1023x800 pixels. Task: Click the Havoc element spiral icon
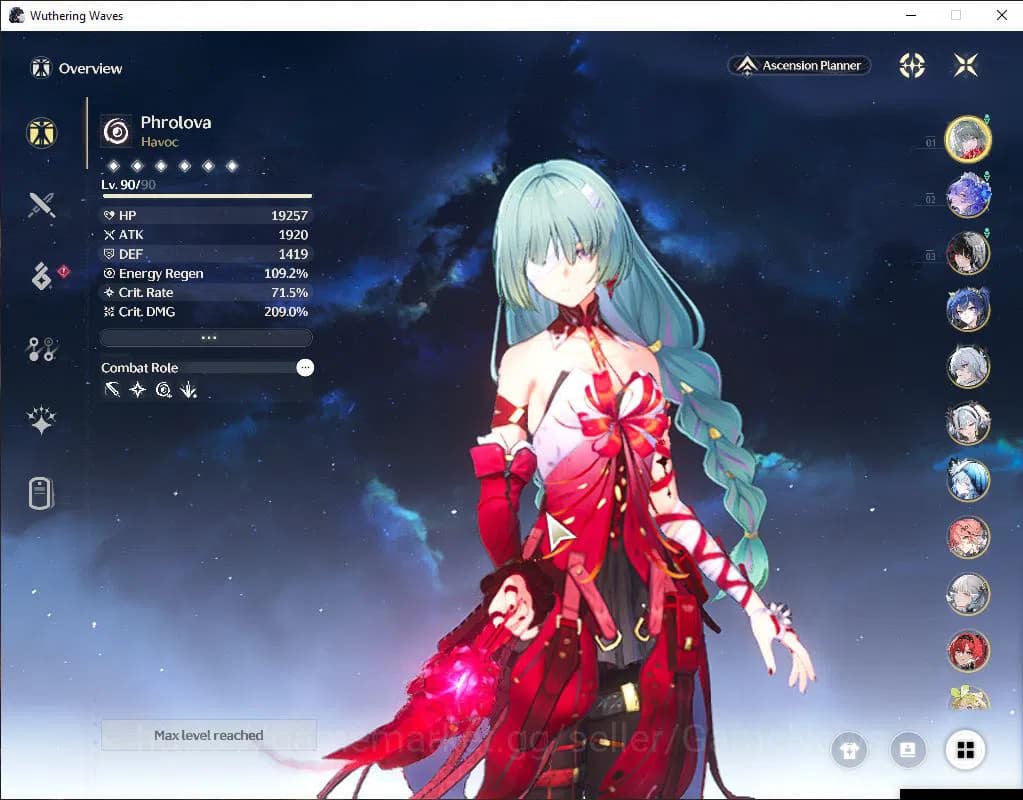(117, 131)
